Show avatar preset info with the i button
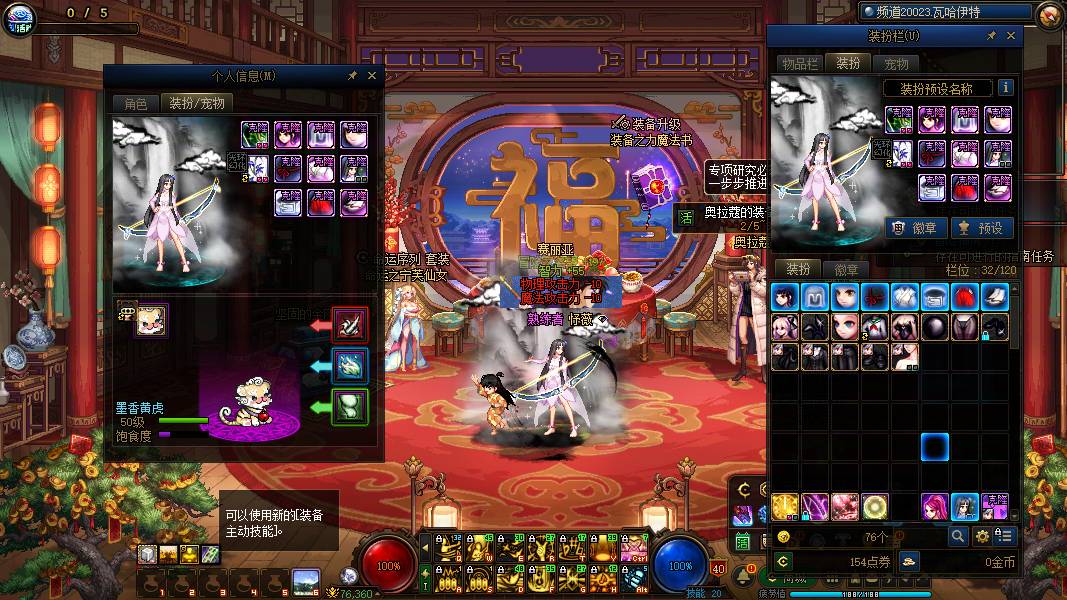 [x=1005, y=88]
